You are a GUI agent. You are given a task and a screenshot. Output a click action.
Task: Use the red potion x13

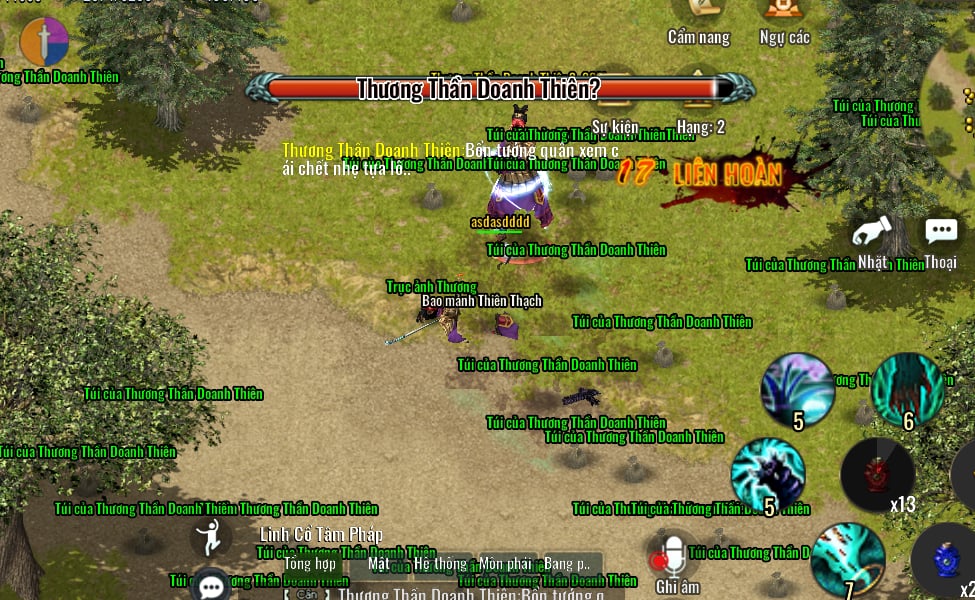(877, 474)
